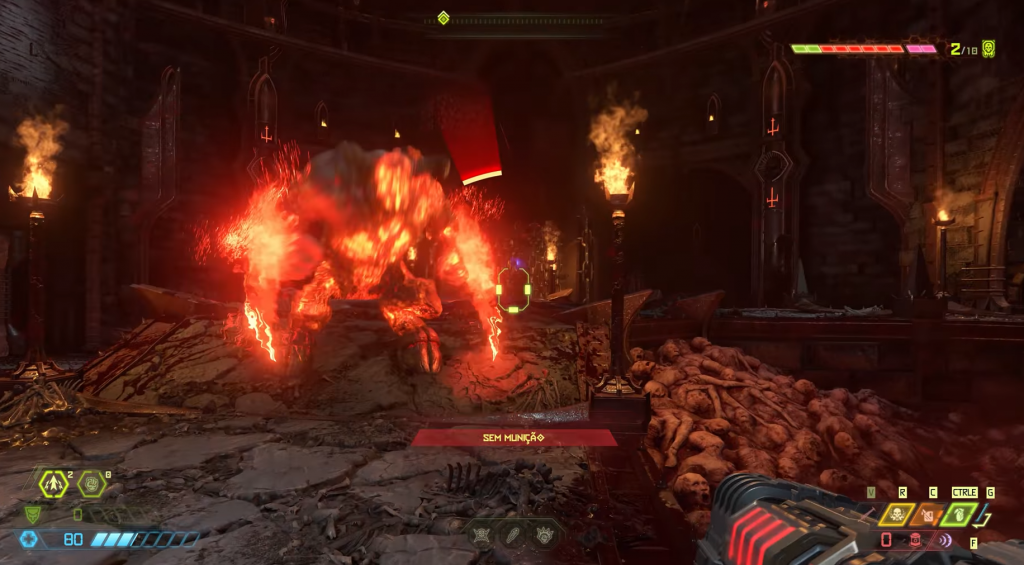This screenshot has height=565, width=1024.
Task: Click the Blood Punch fist icon
Action: (x=92, y=484)
